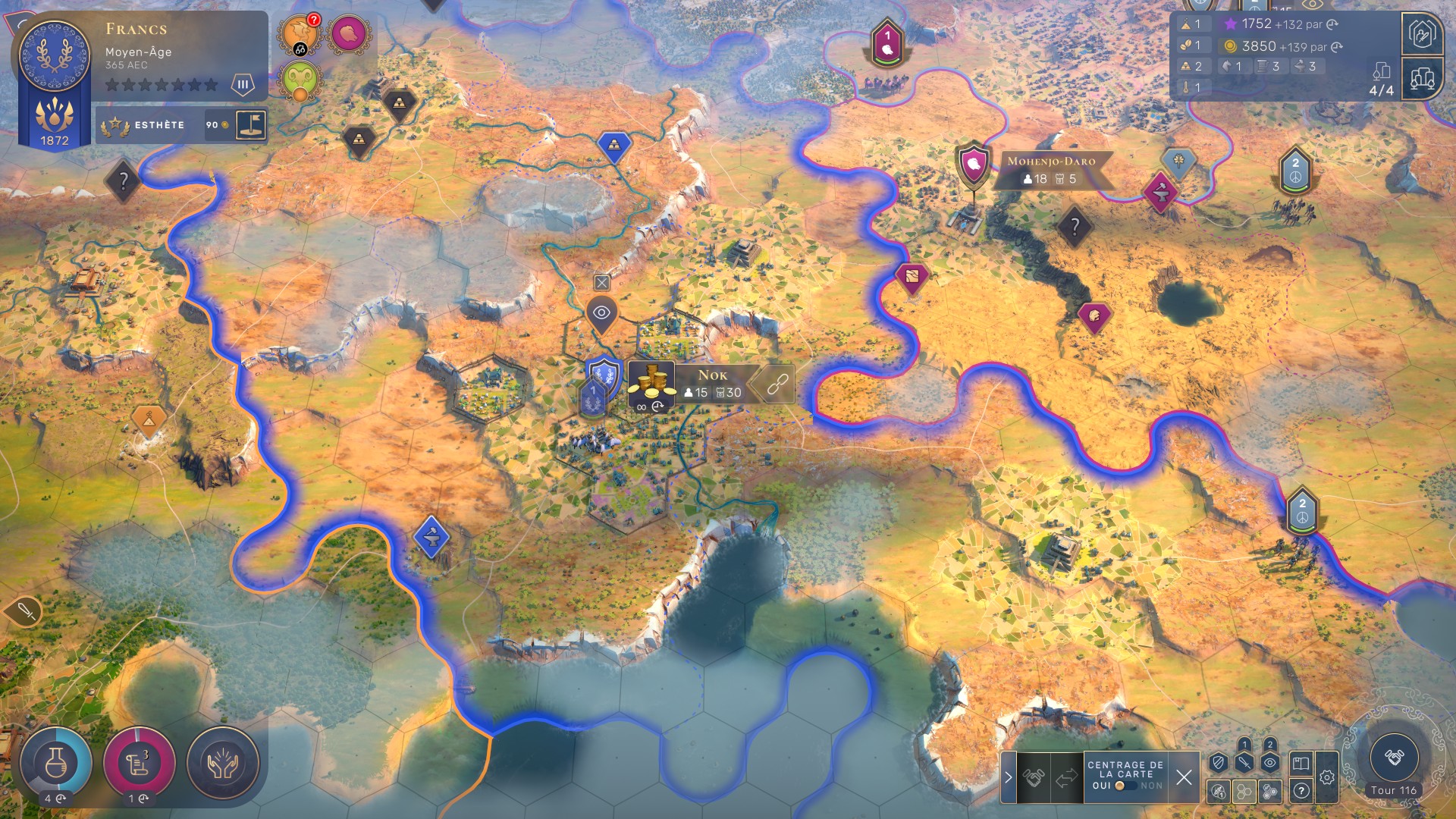Select the magenta lion empire portrait
The height and width of the screenshot is (819, 1456).
click(x=349, y=33)
